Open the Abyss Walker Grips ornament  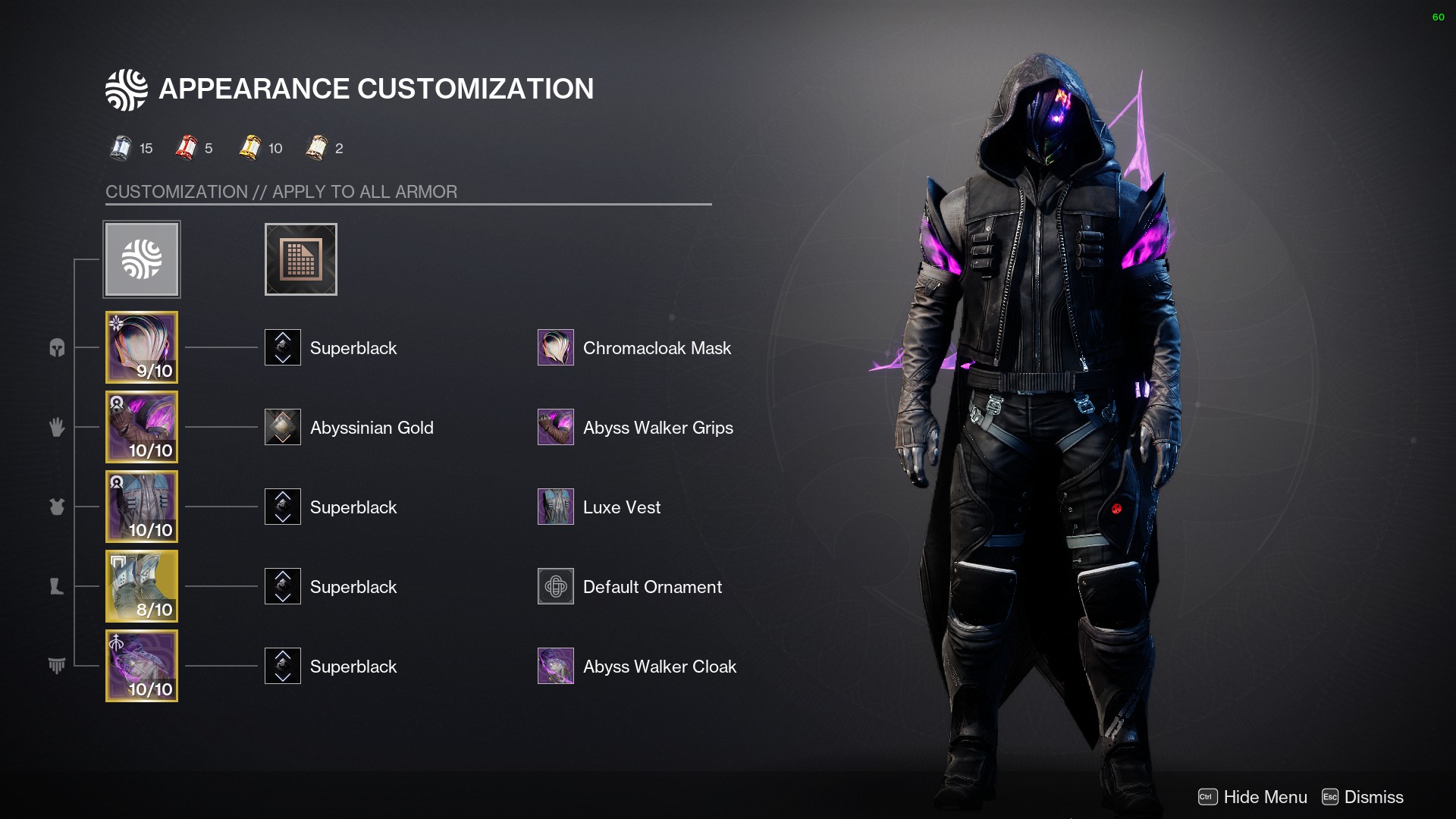click(x=556, y=427)
